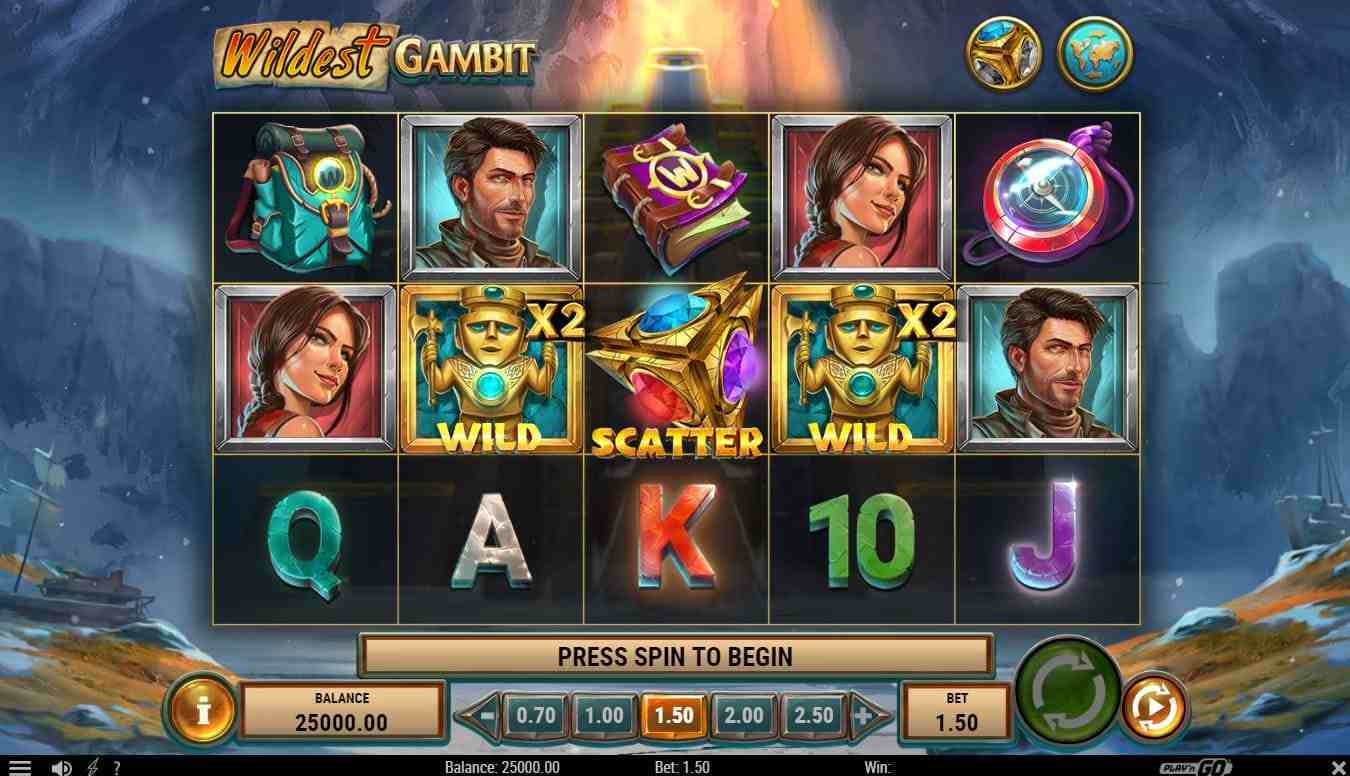Select the 1.50 bet value
1350x776 pixels.
click(674, 715)
